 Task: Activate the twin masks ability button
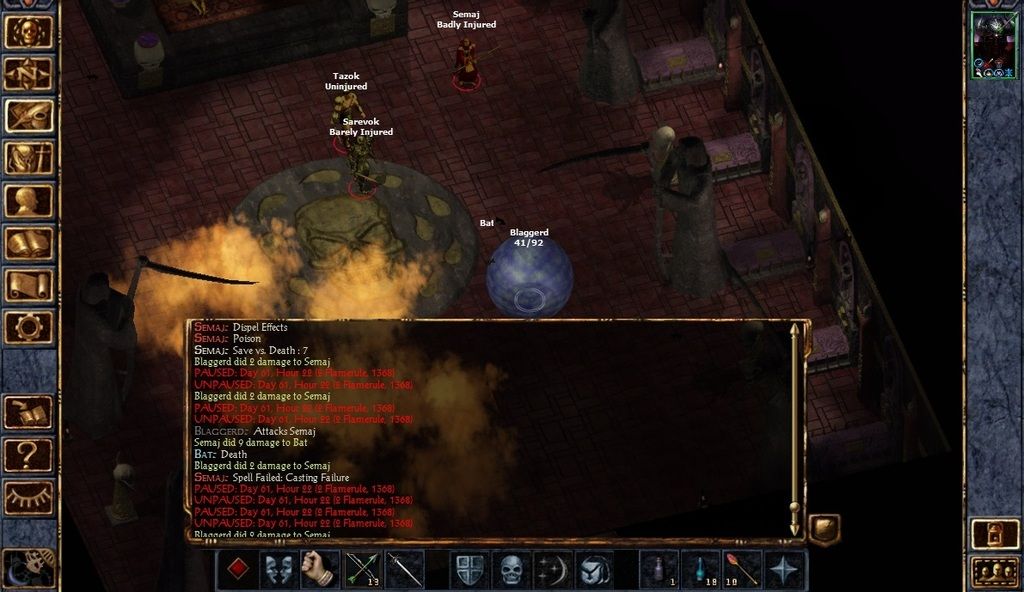click(x=277, y=570)
